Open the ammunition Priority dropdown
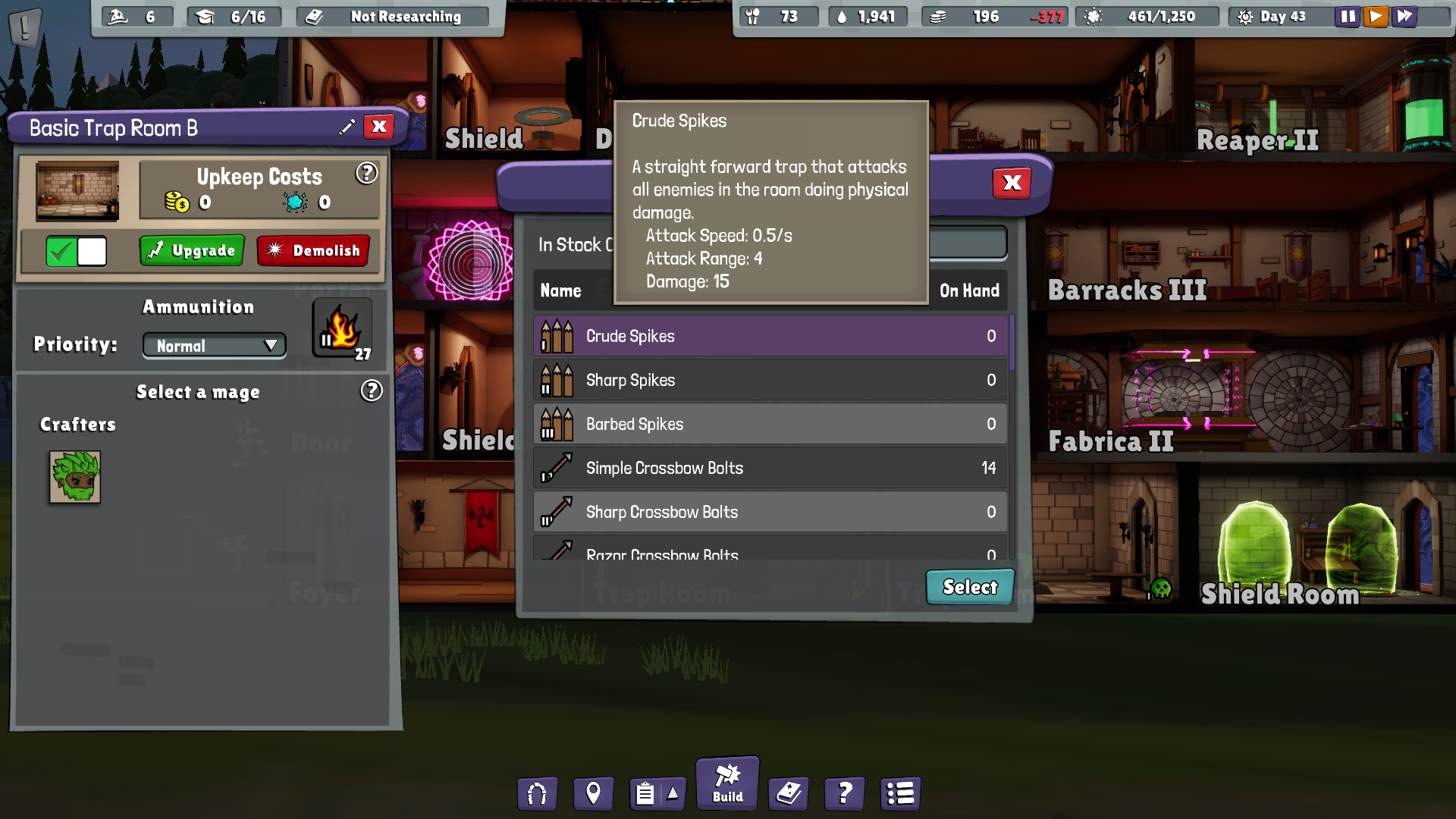 click(x=214, y=345)
